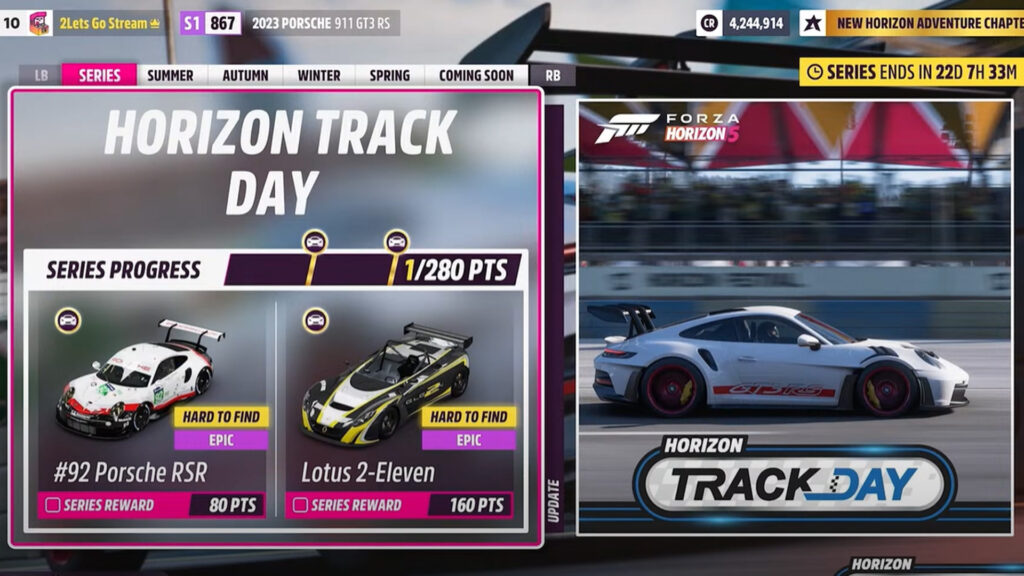Open the Summer season tab
Image resolution: width=1024 pixels, height=576 pixels.
[x=171, y=75]
